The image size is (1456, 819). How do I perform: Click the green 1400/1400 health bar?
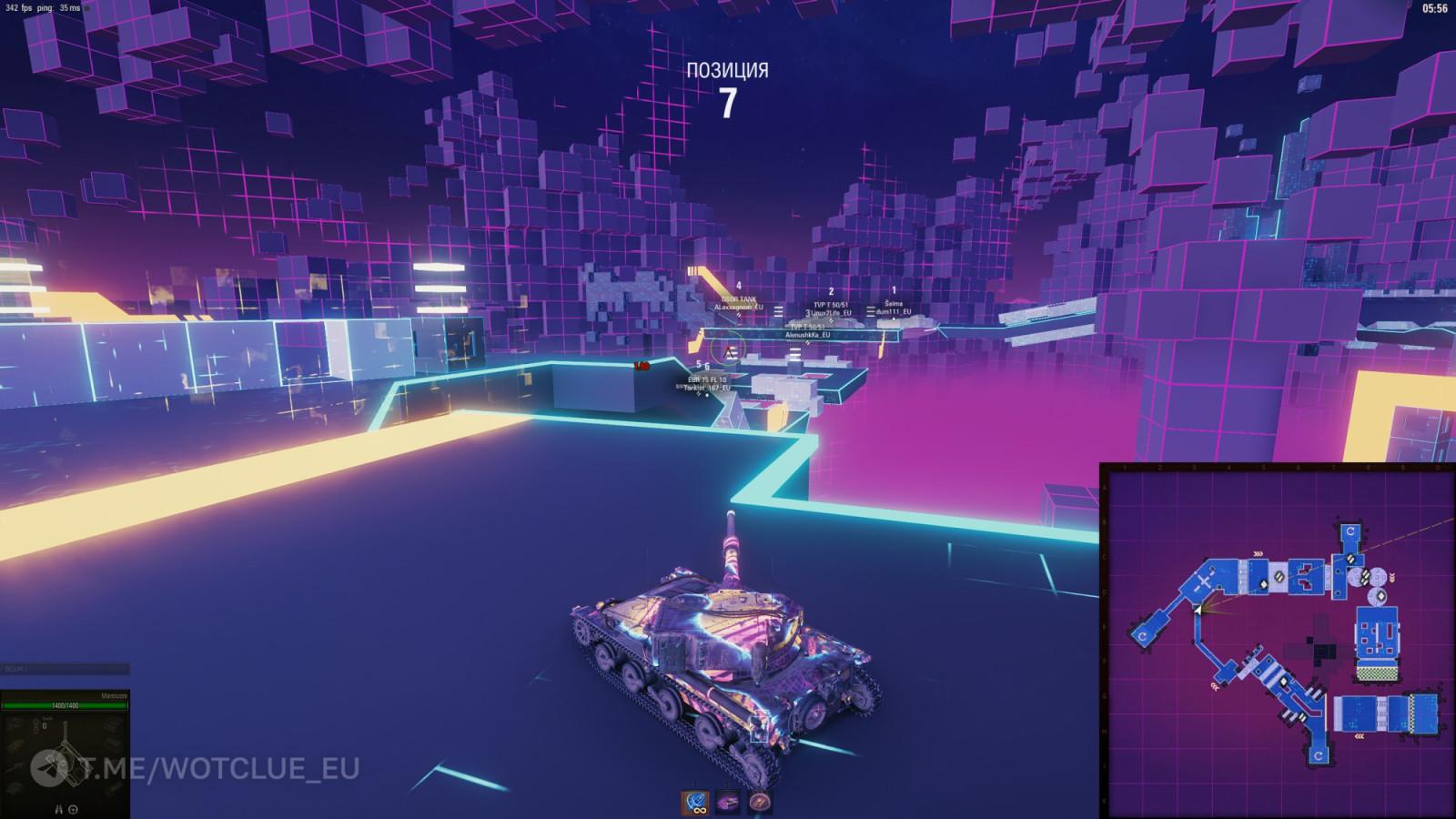pos(65,706)
